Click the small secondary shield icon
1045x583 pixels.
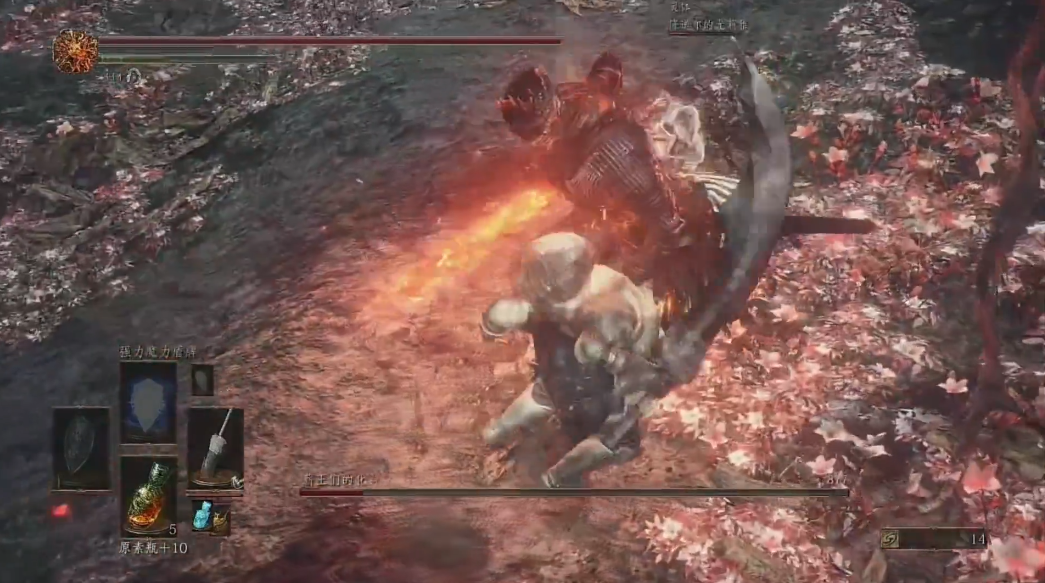tap(202, 379)
